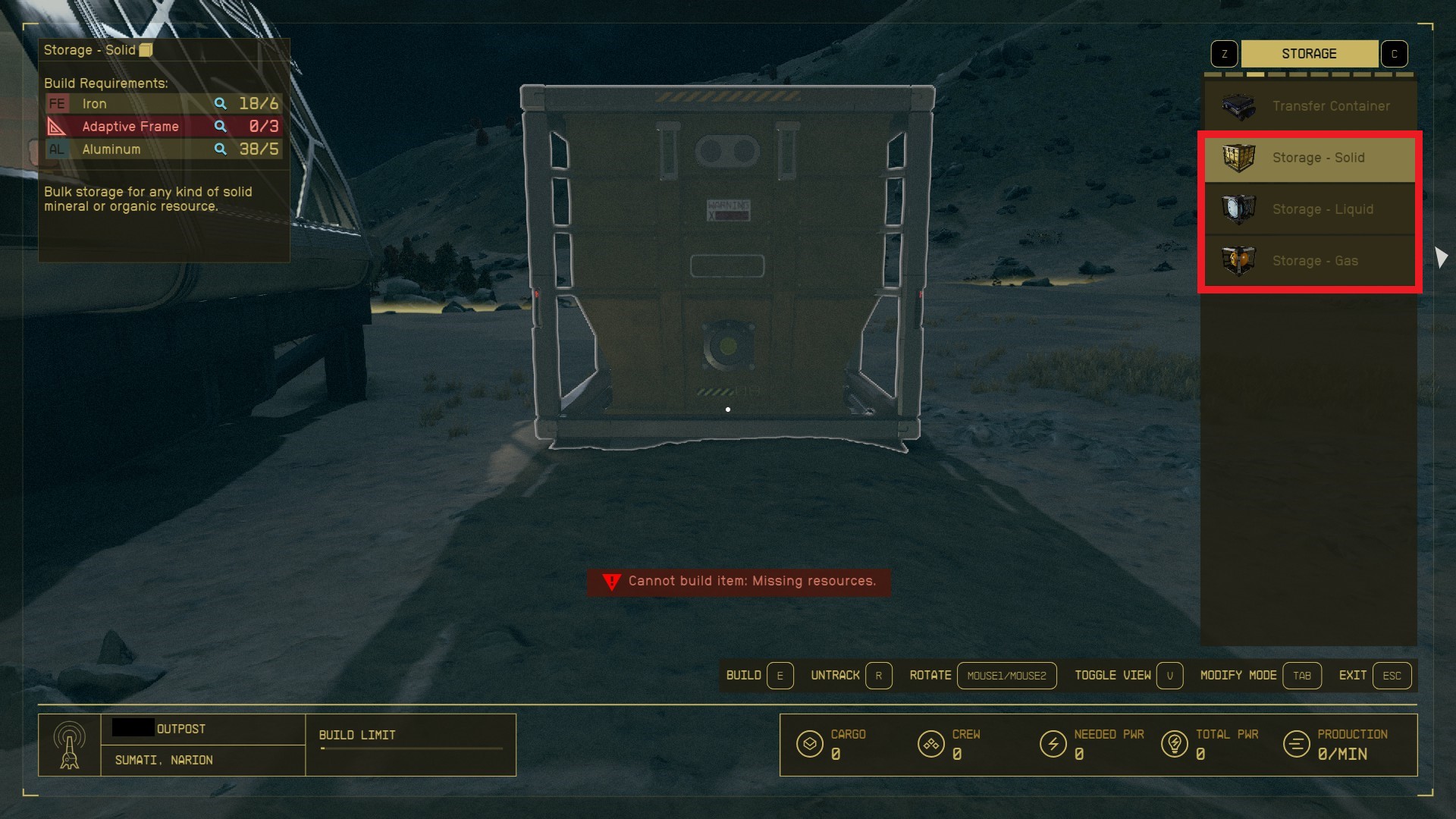Select the STORAGE category tab
This screenshot has height=819, width=1456.
point(1309,53)
